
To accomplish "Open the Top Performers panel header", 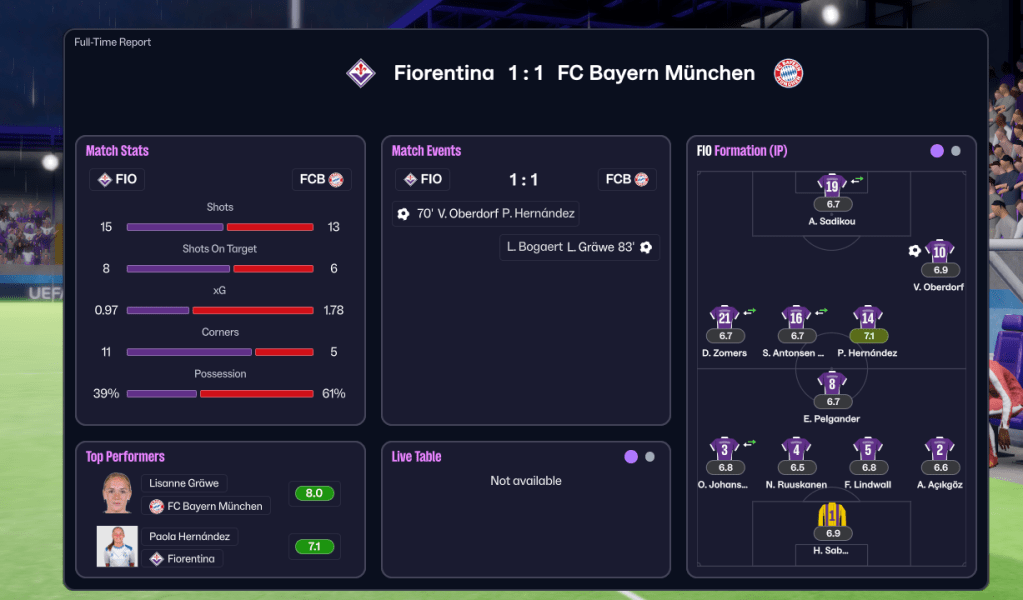I will coord(125,457).
